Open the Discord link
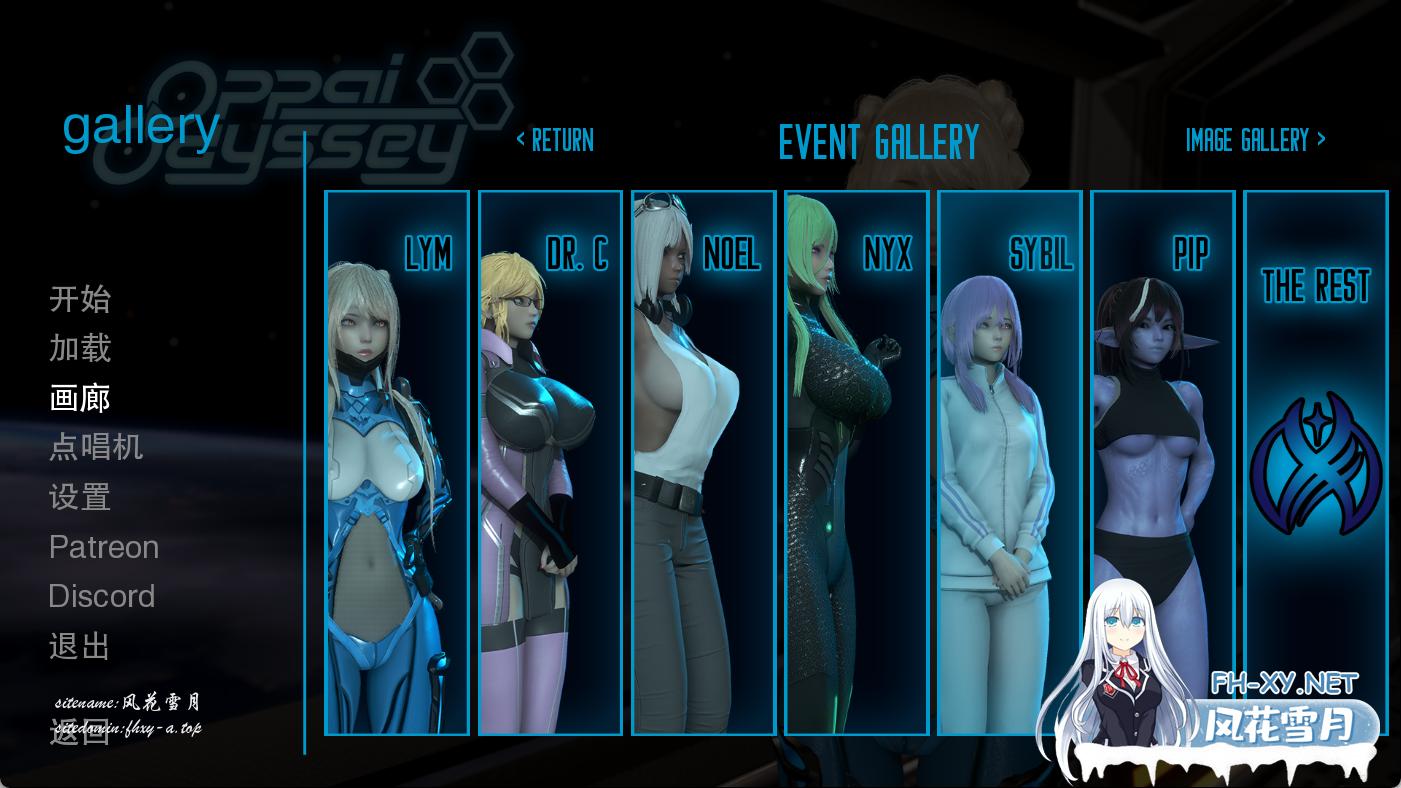Viewport: 1401px width, 788px height. pyautogui.click(x=102, y=596)
